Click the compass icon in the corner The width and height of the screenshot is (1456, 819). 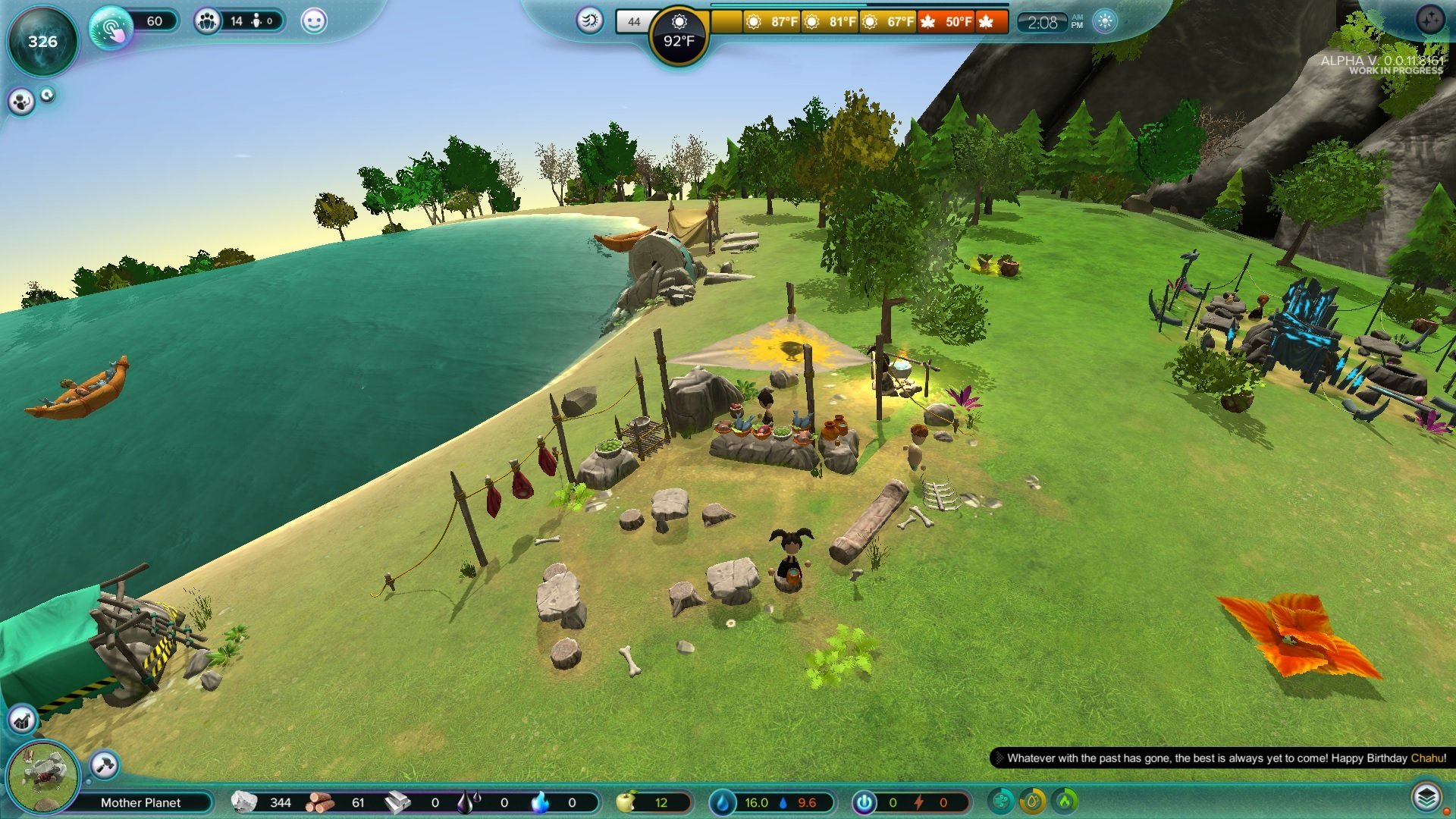pyautogui.click(x=1430, y=20)
